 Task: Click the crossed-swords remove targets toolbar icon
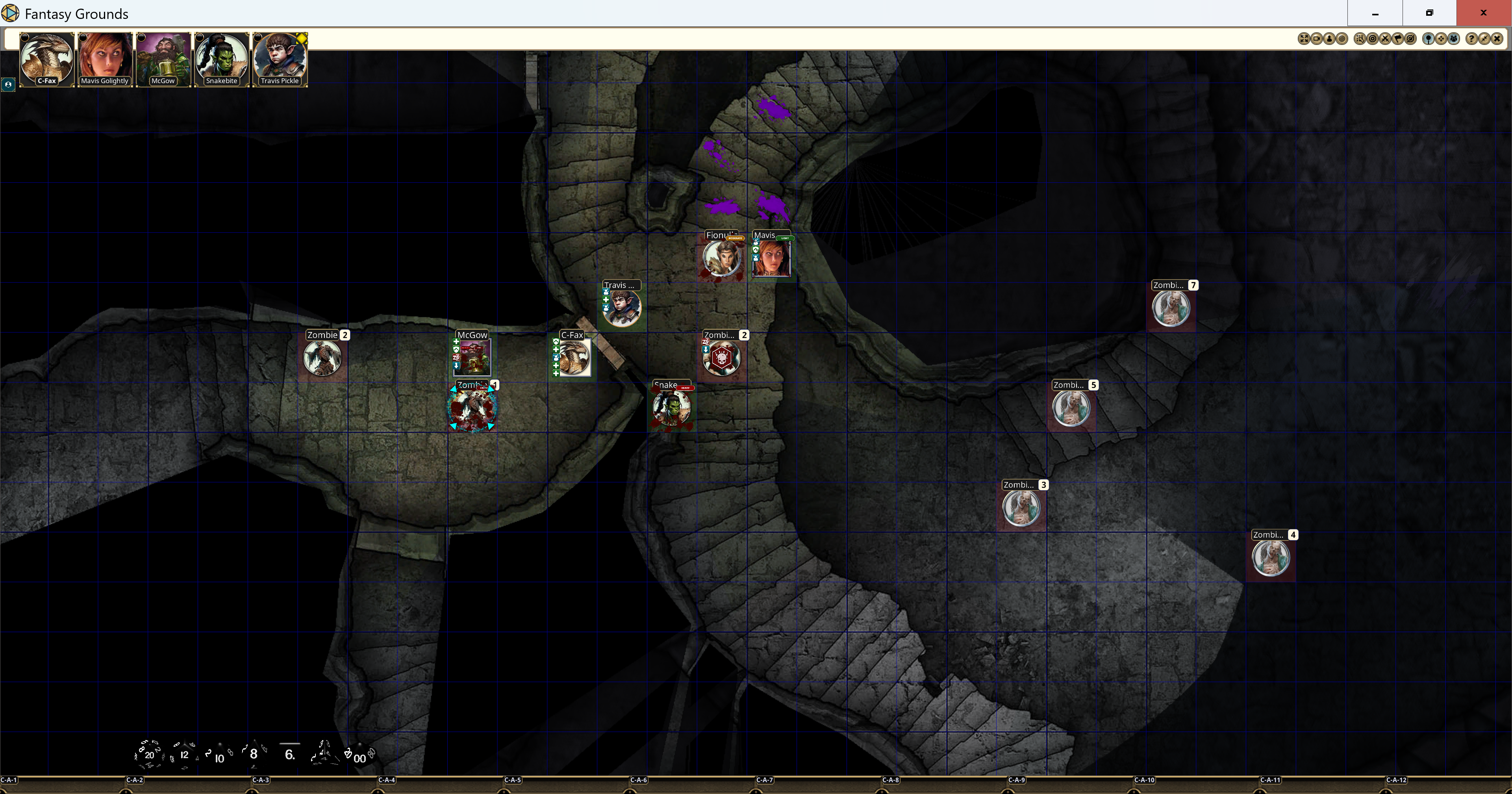[x=1386, y=38]
